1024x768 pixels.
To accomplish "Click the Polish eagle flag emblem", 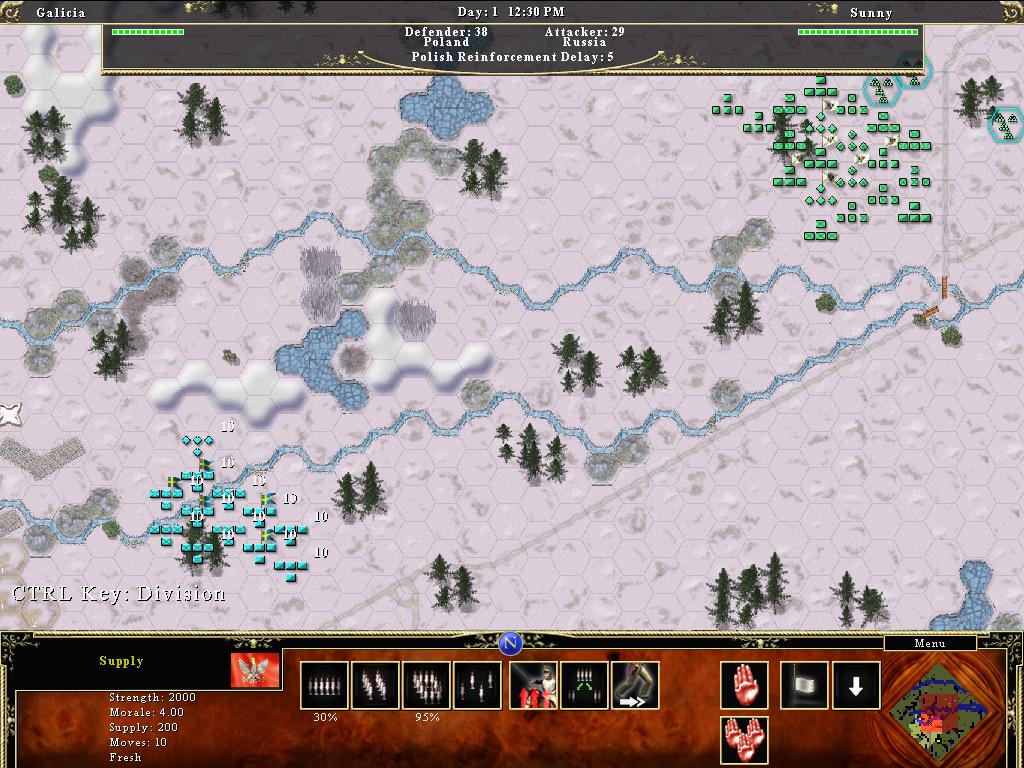I will 254,670.
